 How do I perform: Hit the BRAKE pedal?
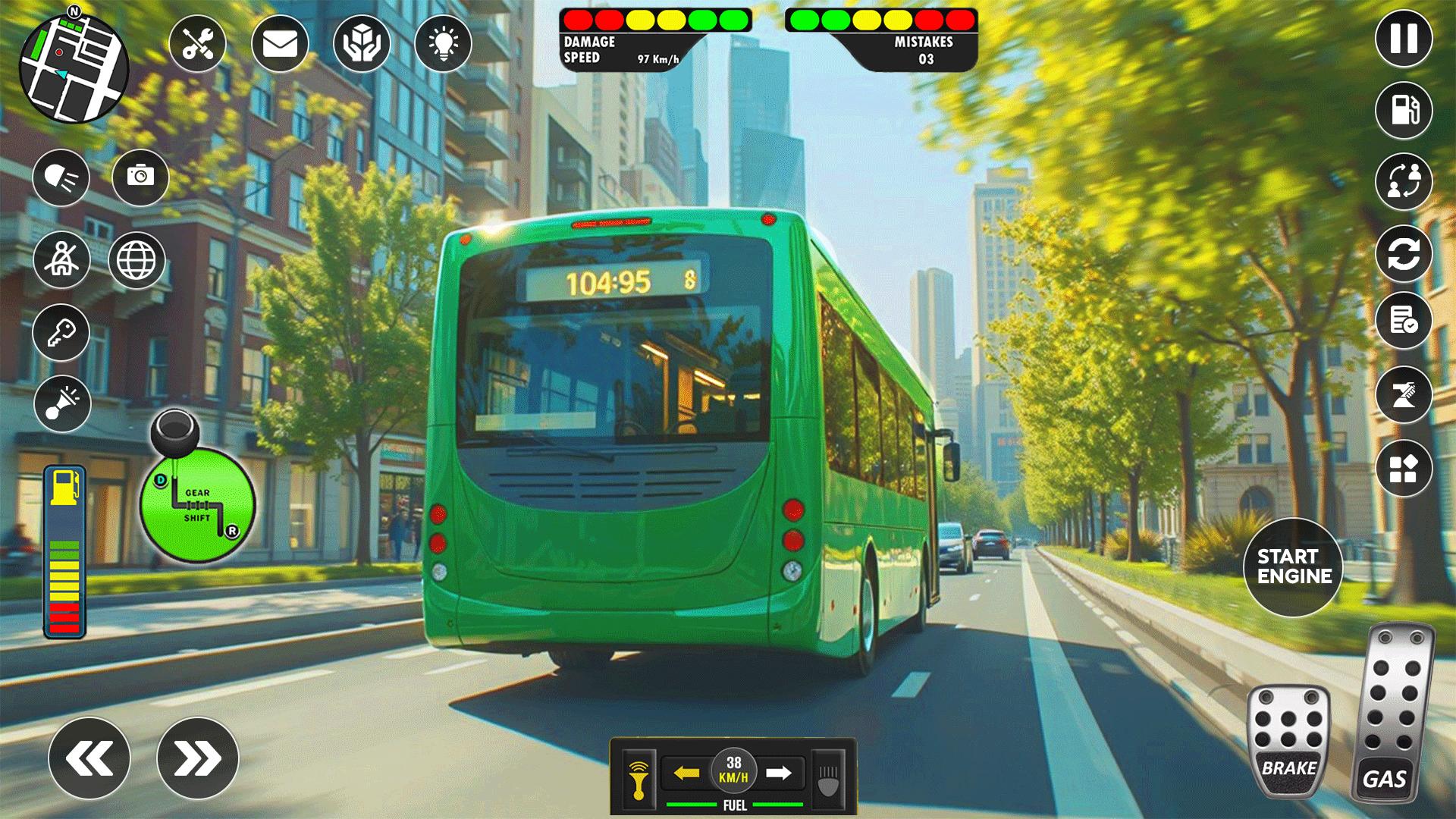[x=1288, y=741]
